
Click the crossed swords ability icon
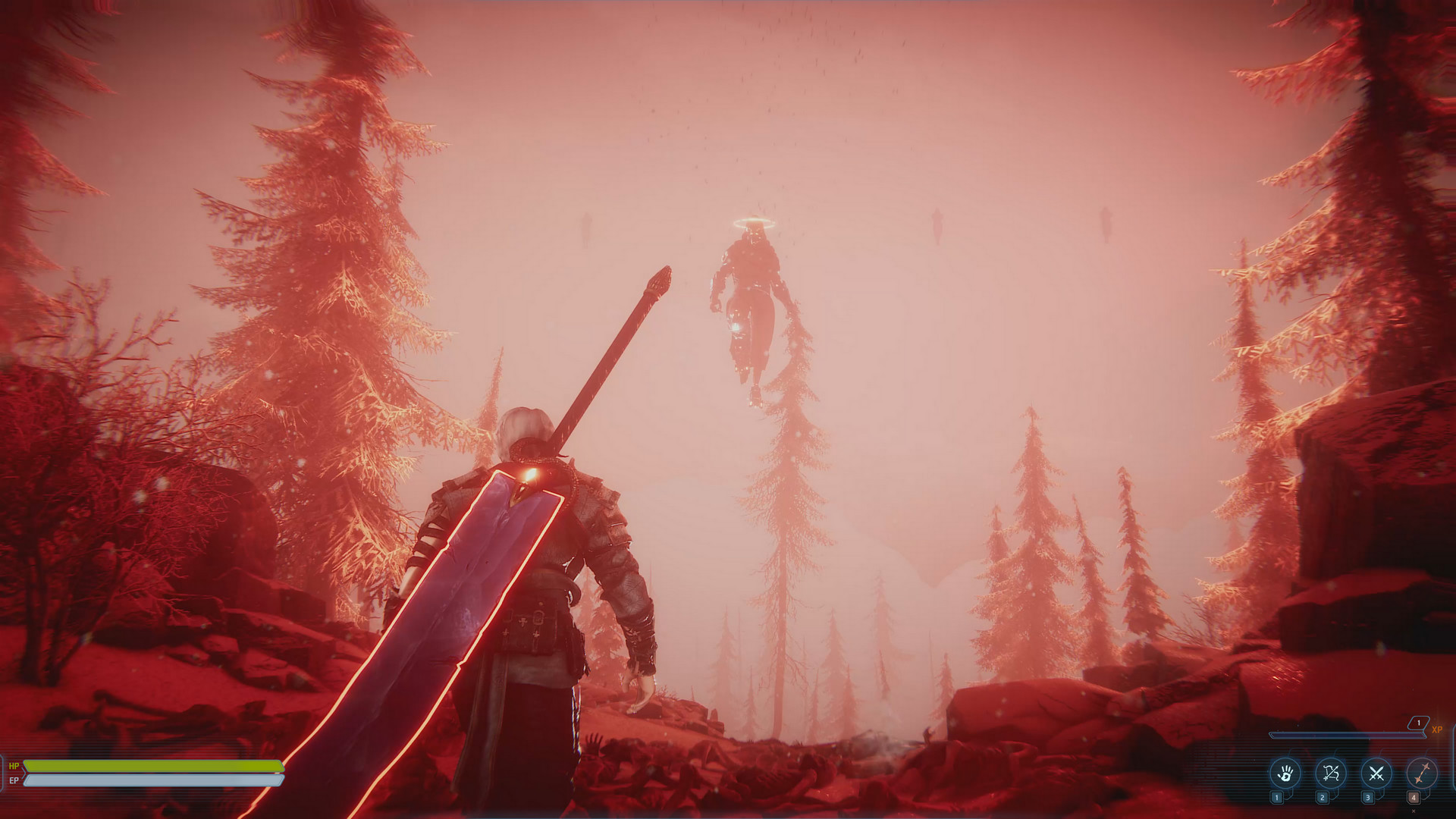point(1376,773)
